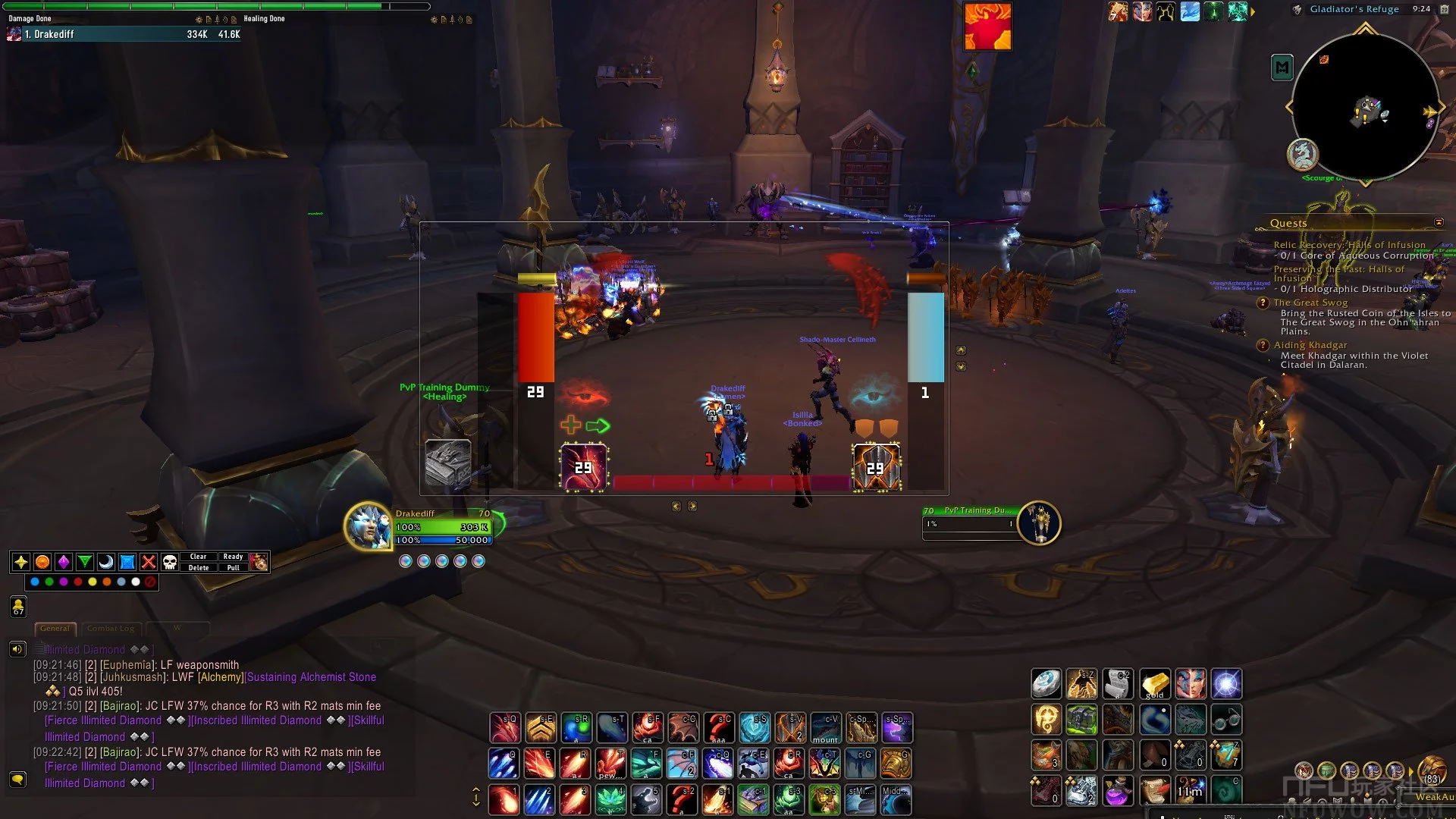Click the Pull timer button

(x=233, y=567)
